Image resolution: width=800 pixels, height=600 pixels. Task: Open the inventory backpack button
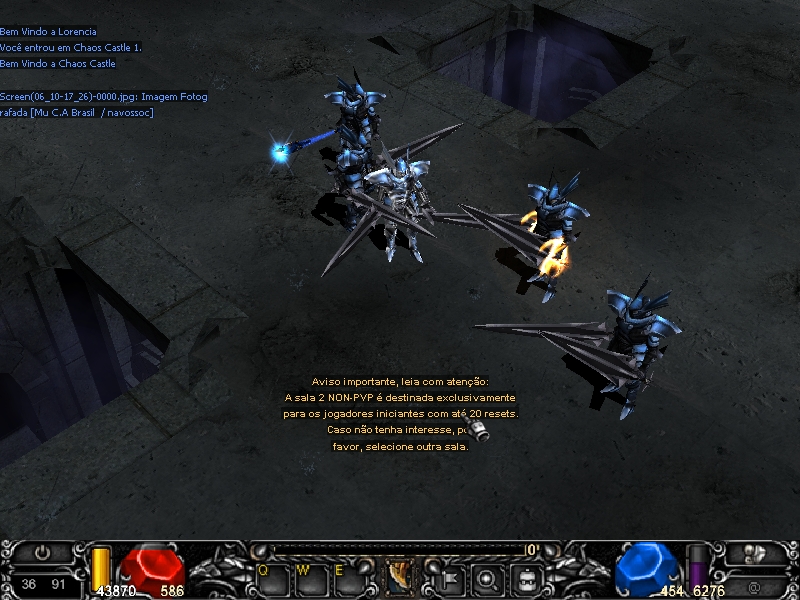click(x=525, y=577)
